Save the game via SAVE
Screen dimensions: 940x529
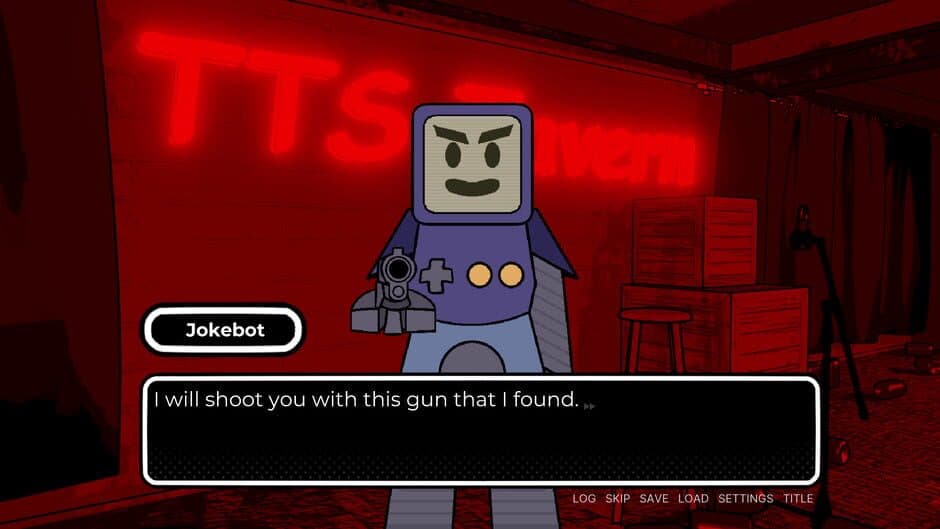(x=654, y=498)
